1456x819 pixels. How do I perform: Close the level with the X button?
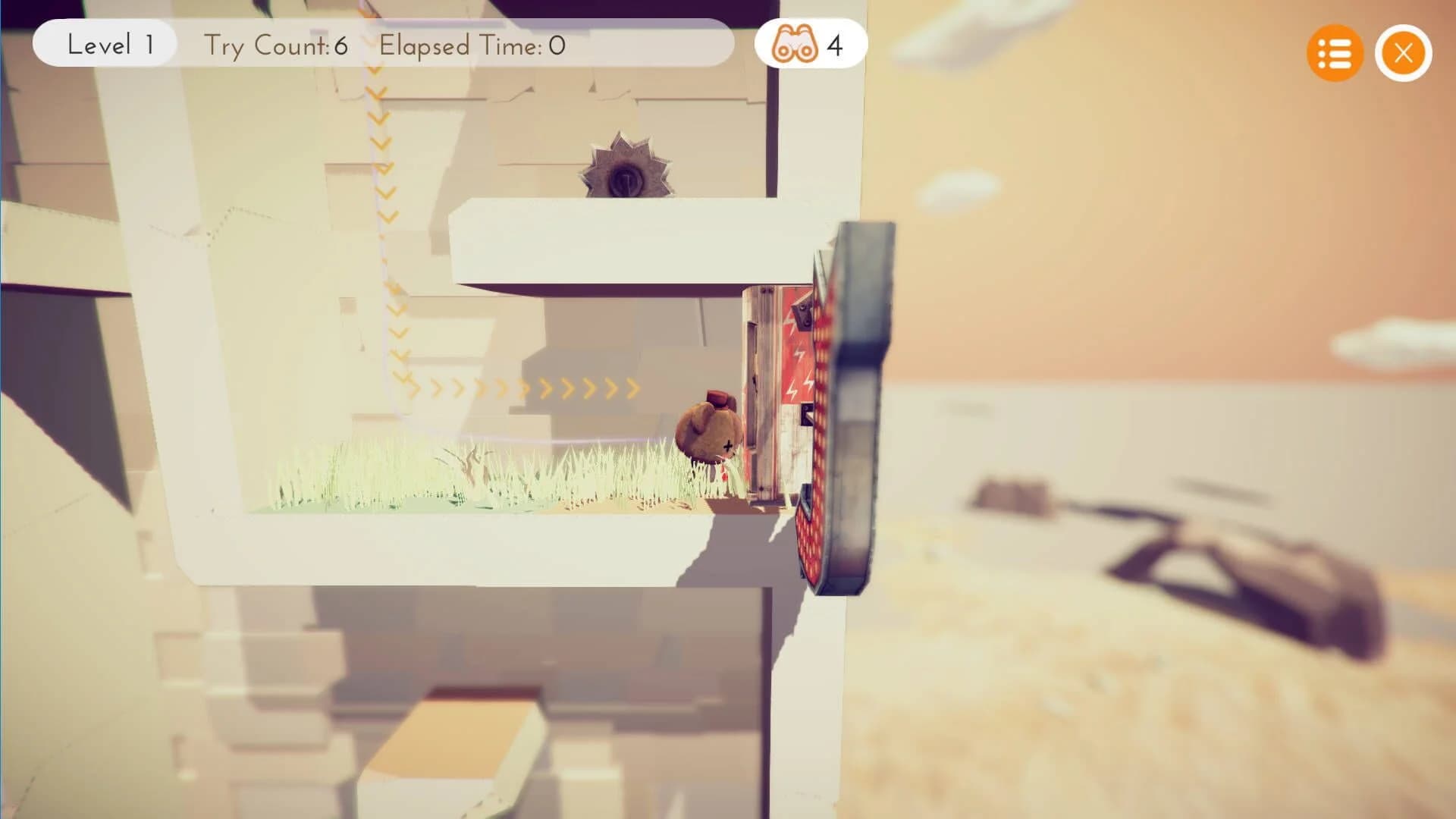point(1403,53)
